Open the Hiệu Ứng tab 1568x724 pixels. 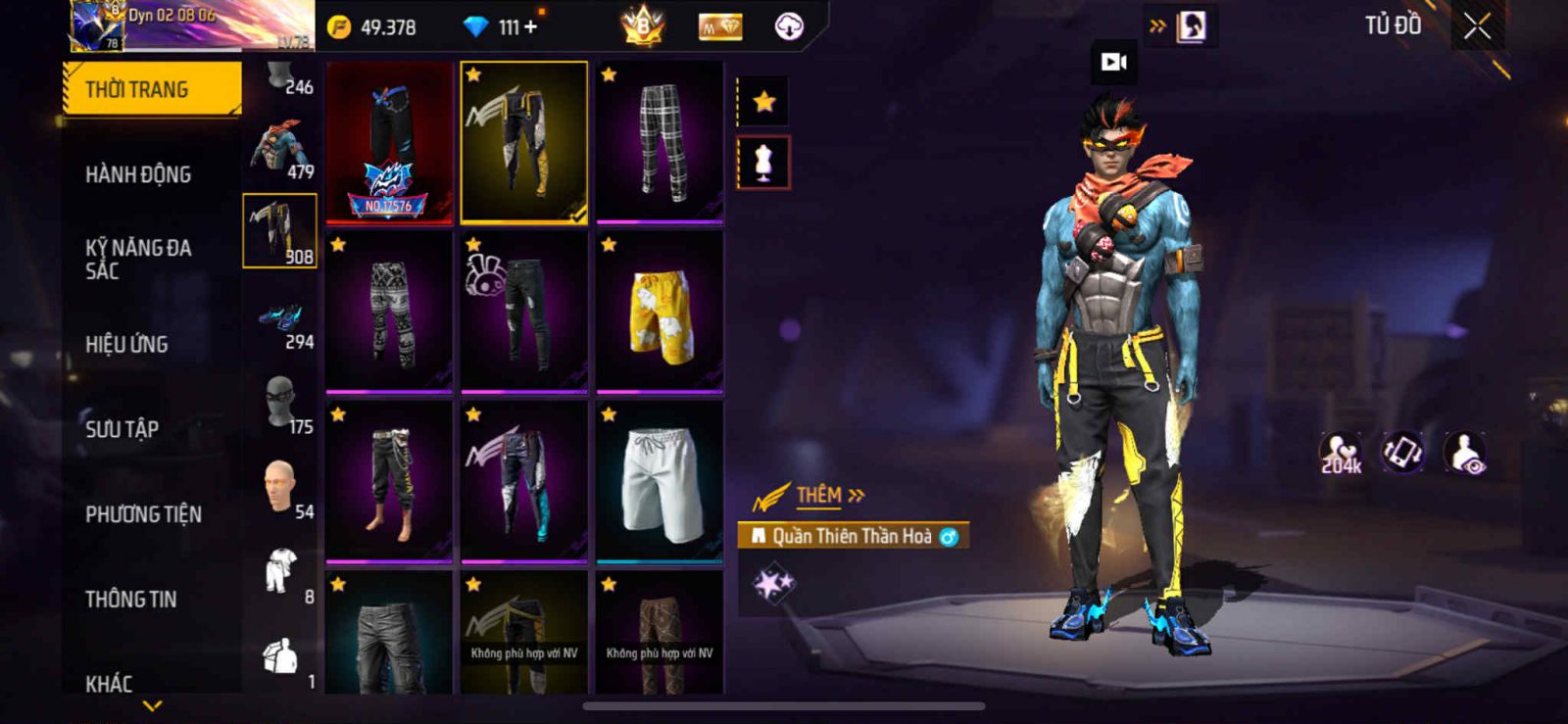126,344
